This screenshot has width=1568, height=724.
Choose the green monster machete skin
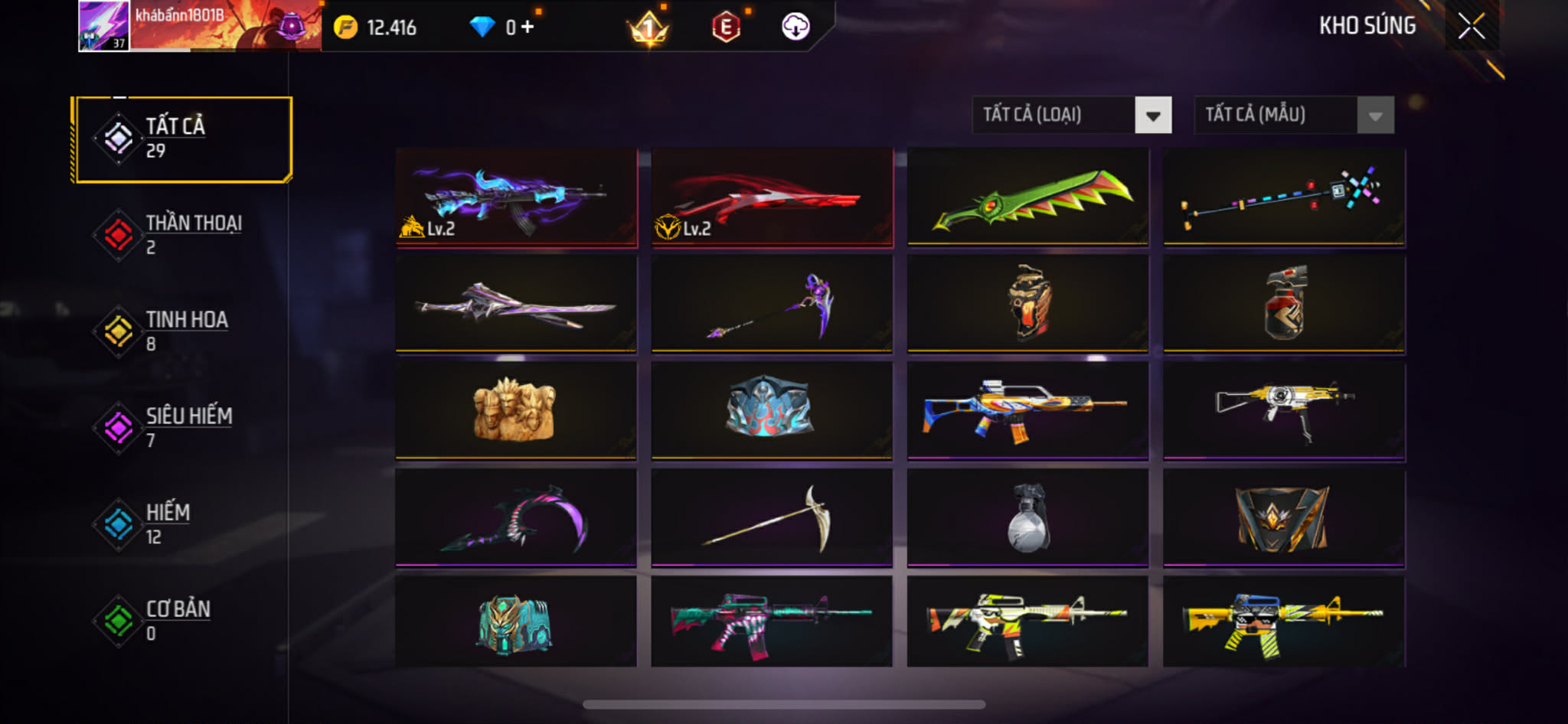(x=1027, y=197)
